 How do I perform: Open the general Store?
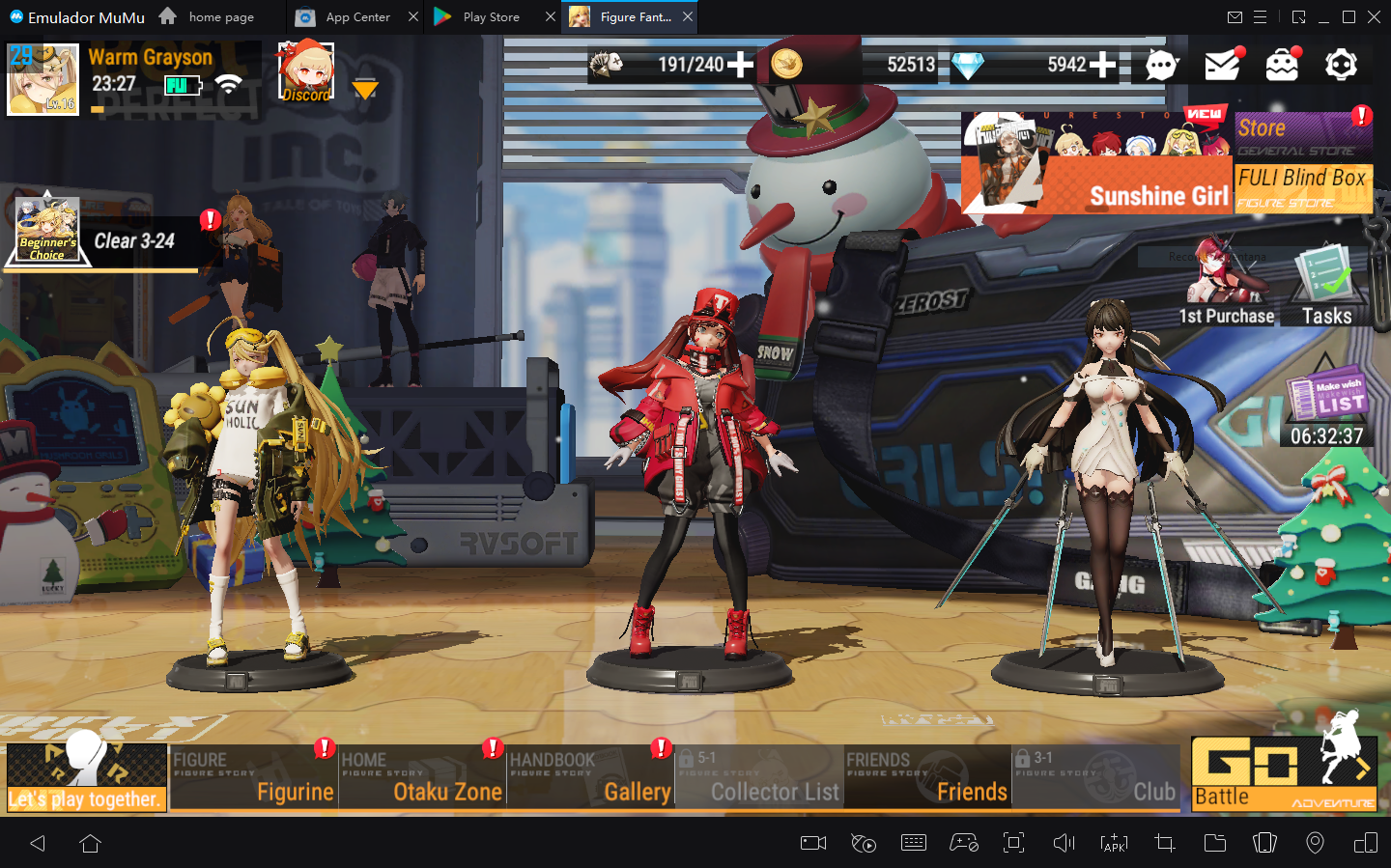[1303, 134]
